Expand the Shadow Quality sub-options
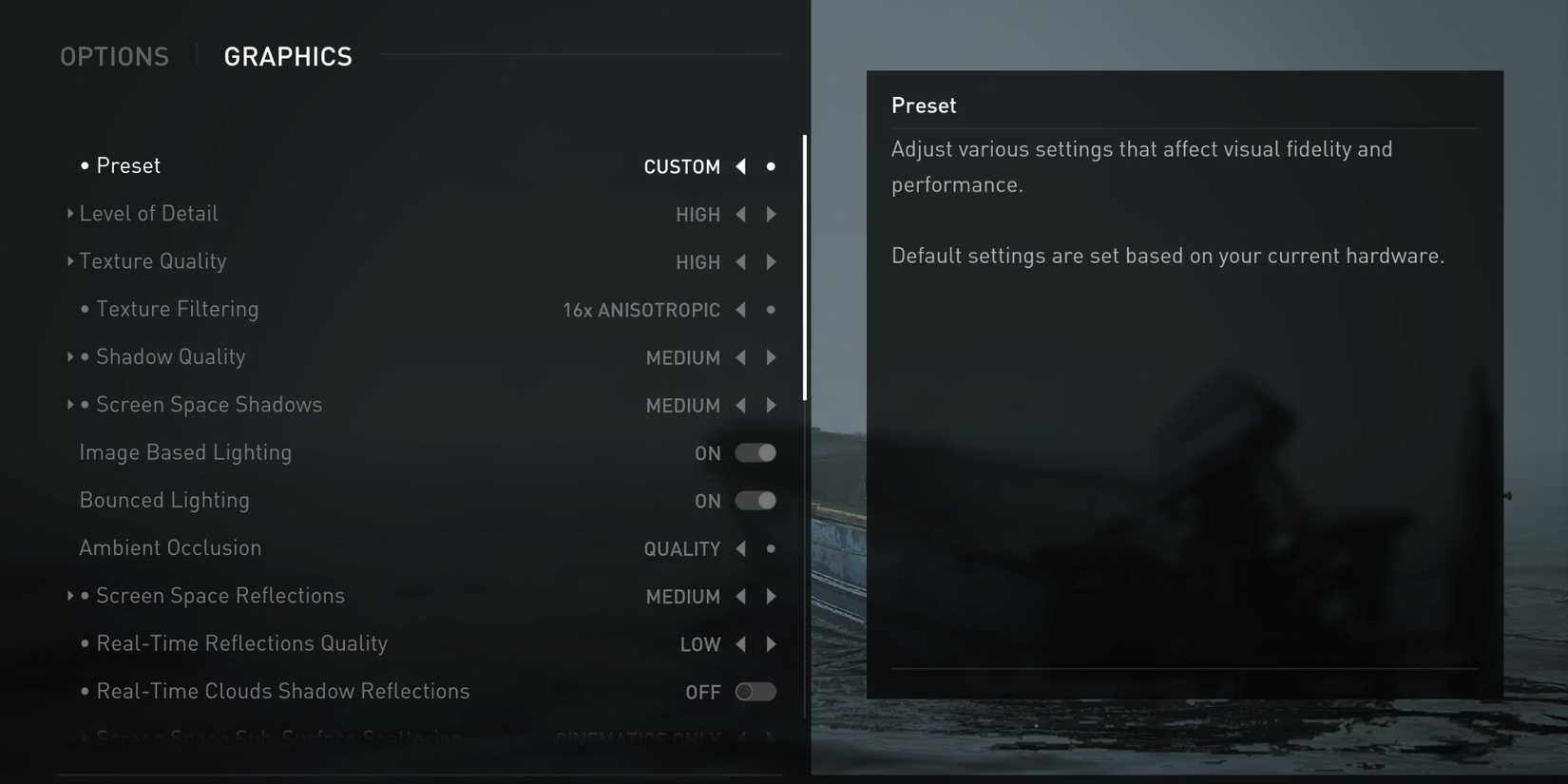 click(x=70, y=357)
